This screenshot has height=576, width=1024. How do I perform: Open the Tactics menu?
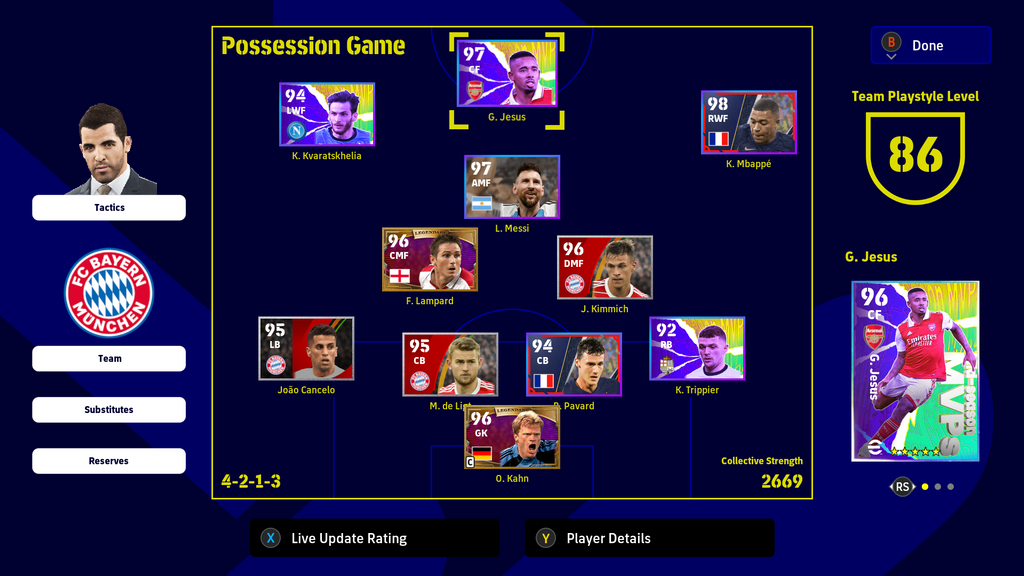point(109,208)
